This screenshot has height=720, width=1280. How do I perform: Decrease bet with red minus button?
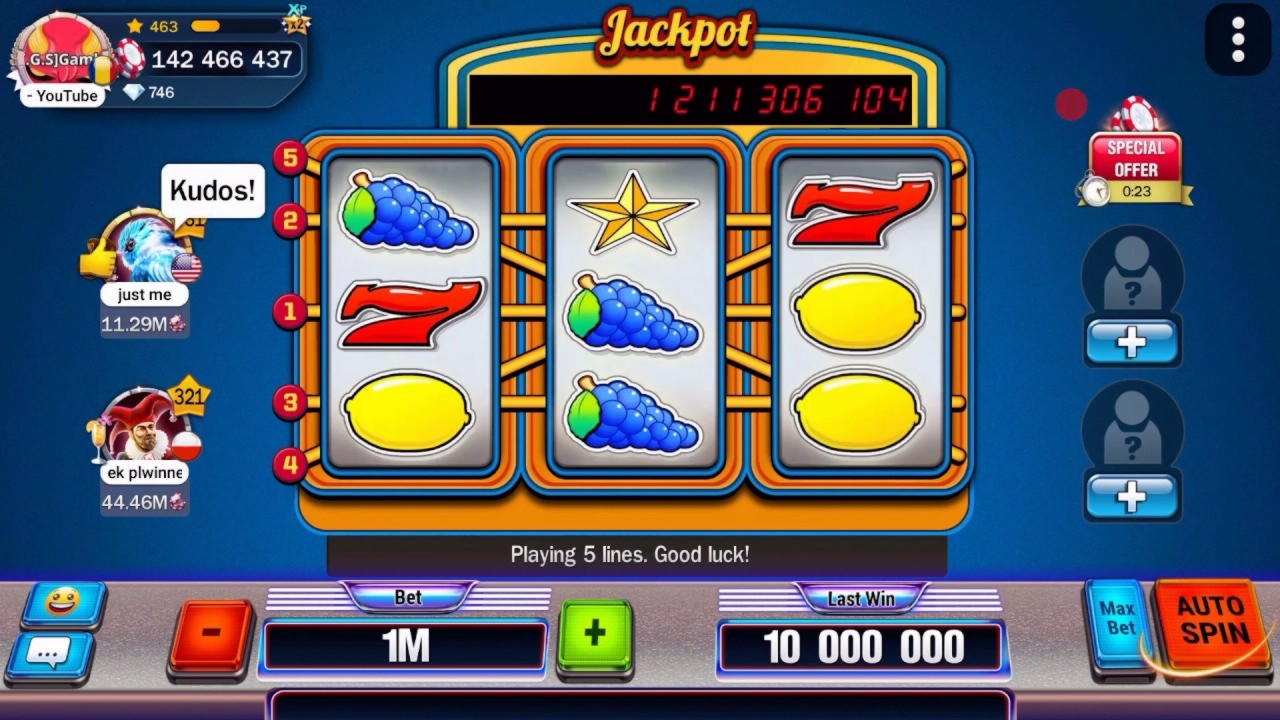211,634
